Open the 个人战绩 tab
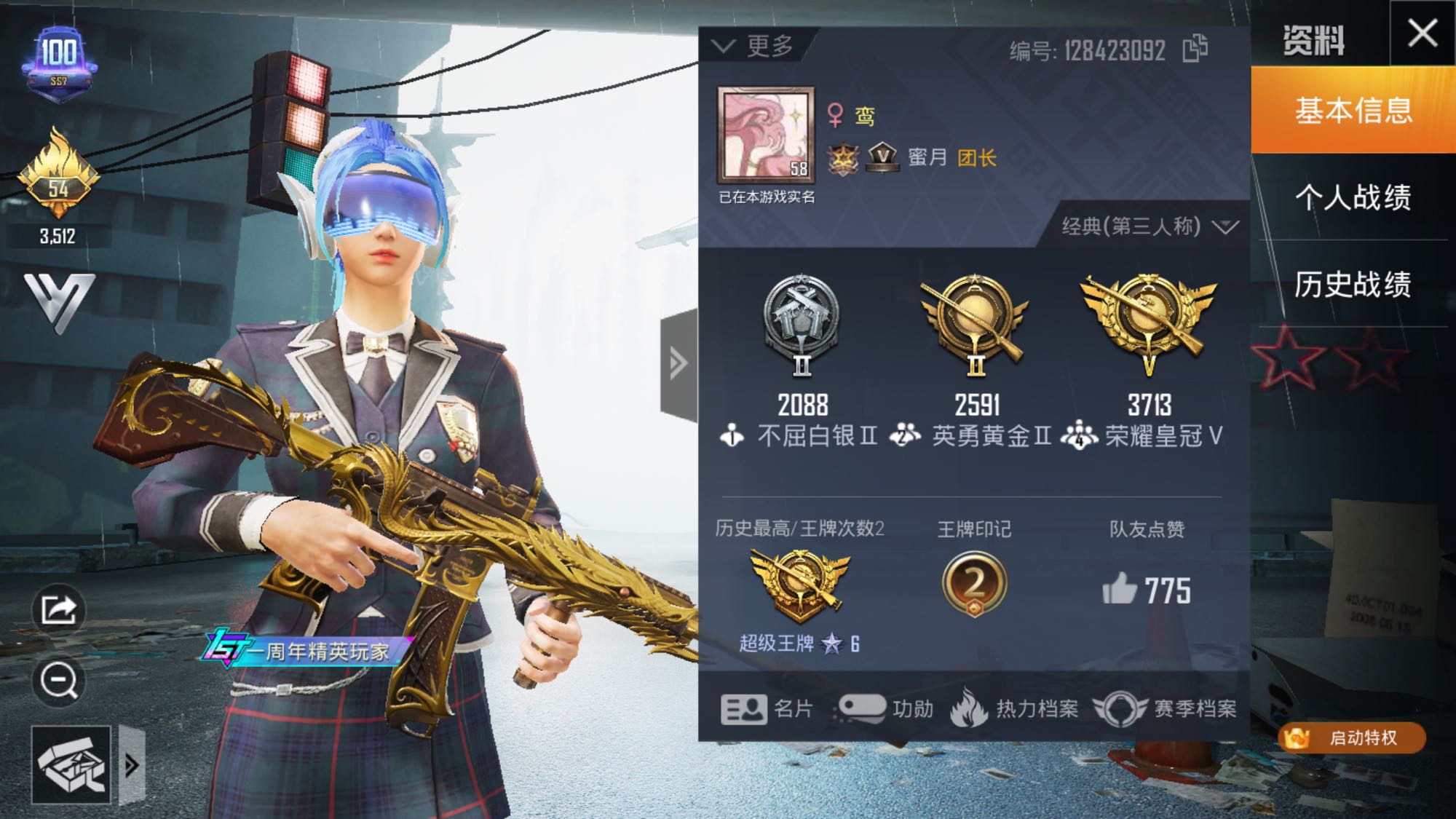The height and width of the screenshot is (819, 1456). [1353, 197]
